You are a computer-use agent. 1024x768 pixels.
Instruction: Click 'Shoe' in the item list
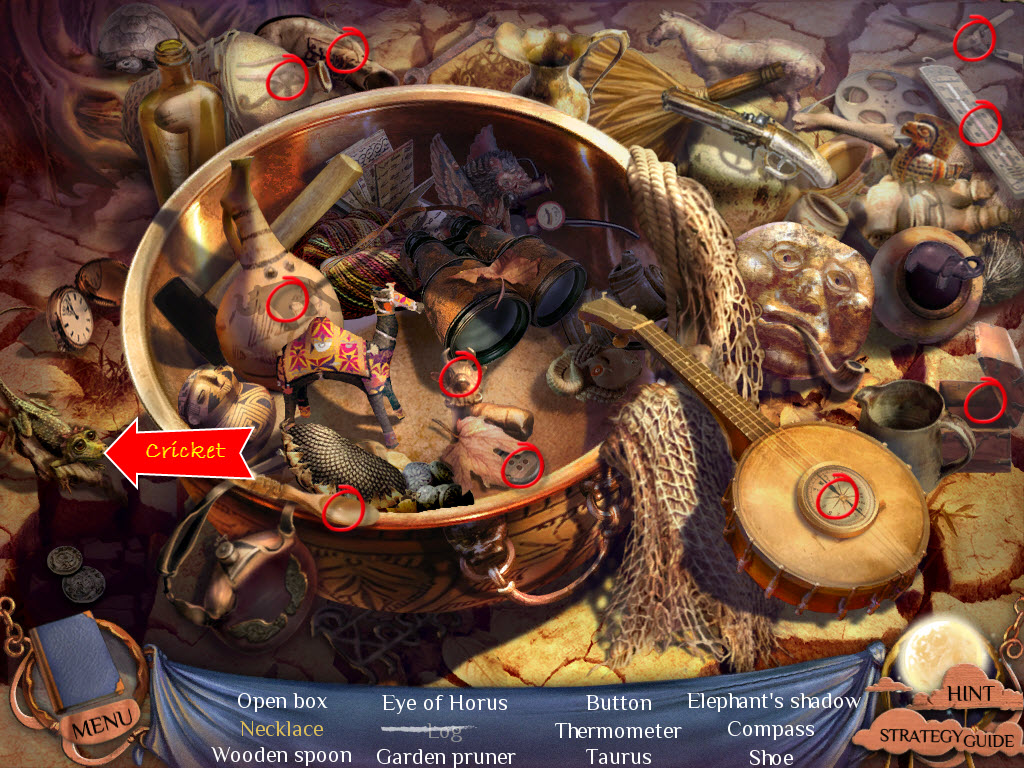(770, 757)
